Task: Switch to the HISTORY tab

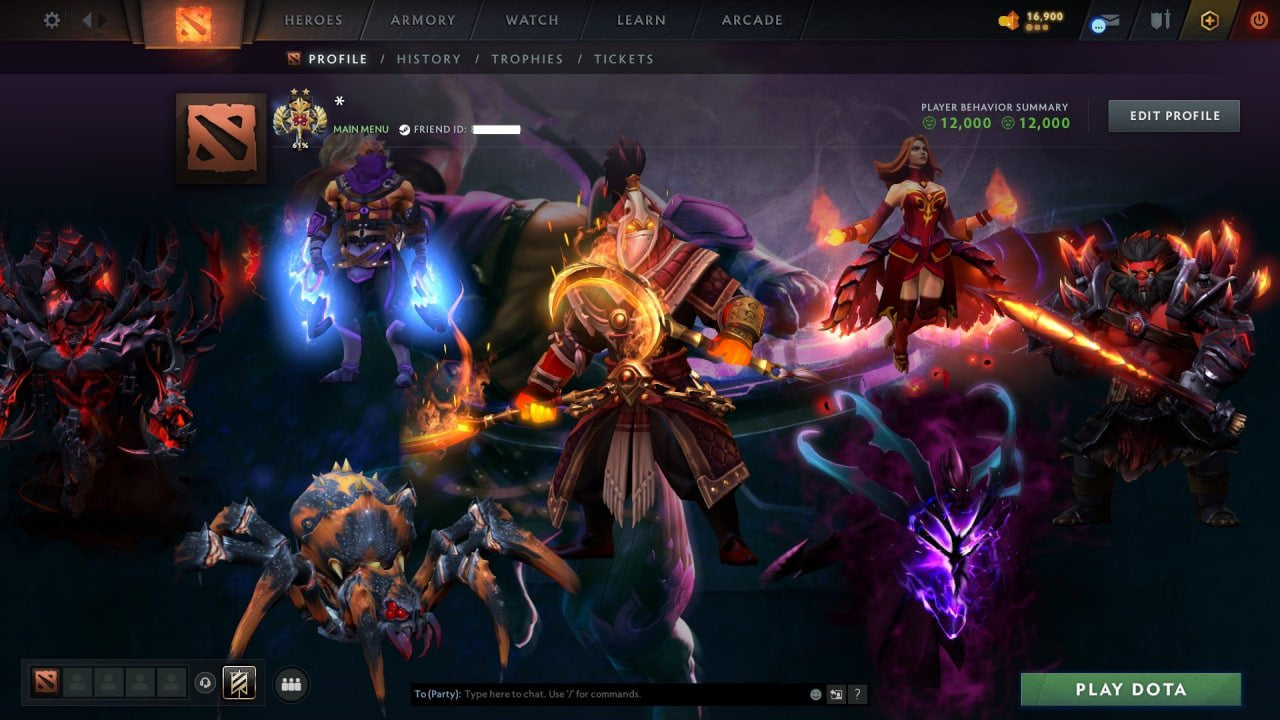Action: [428, 59]
